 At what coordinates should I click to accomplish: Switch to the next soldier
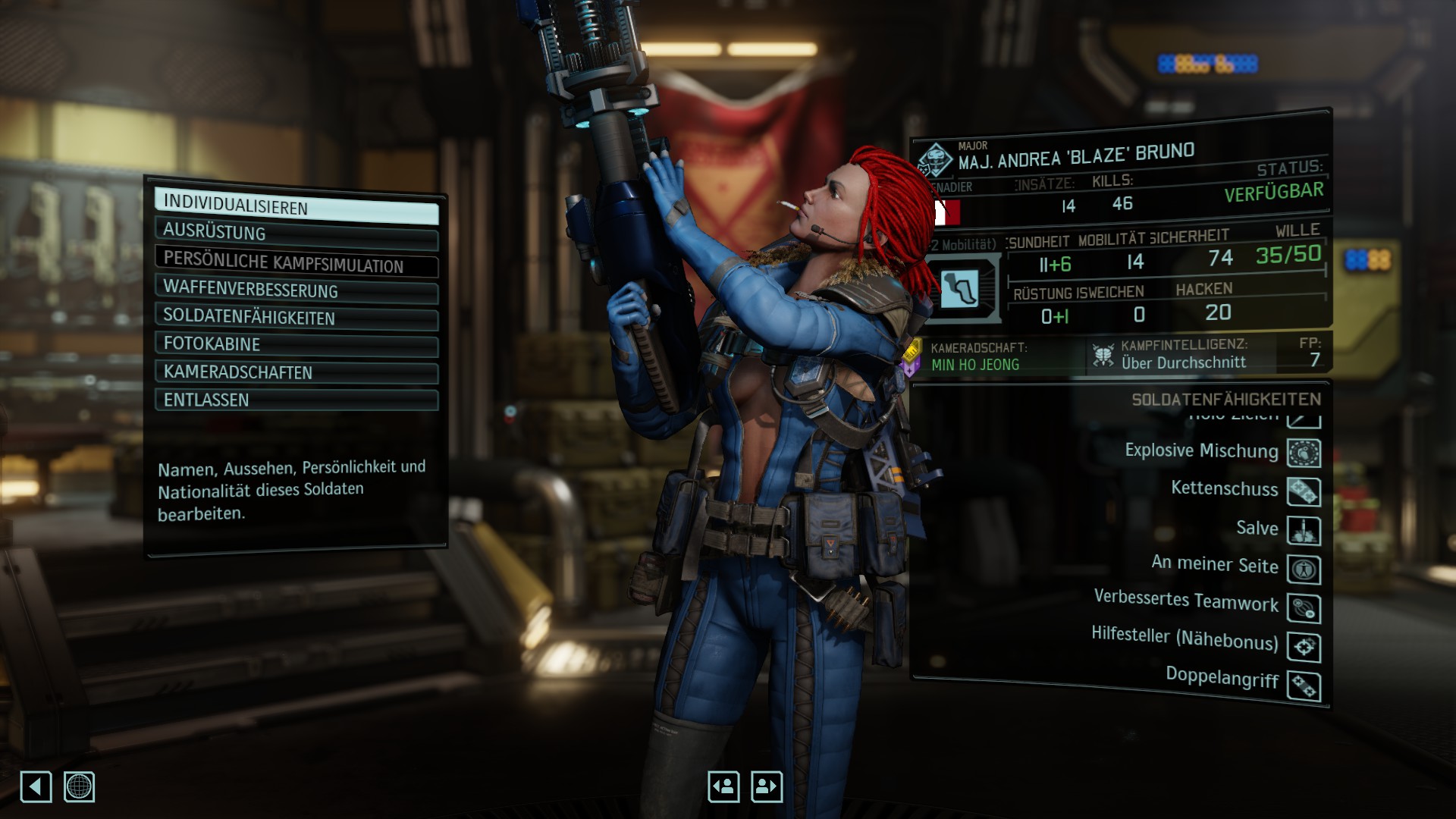(766, 786)
